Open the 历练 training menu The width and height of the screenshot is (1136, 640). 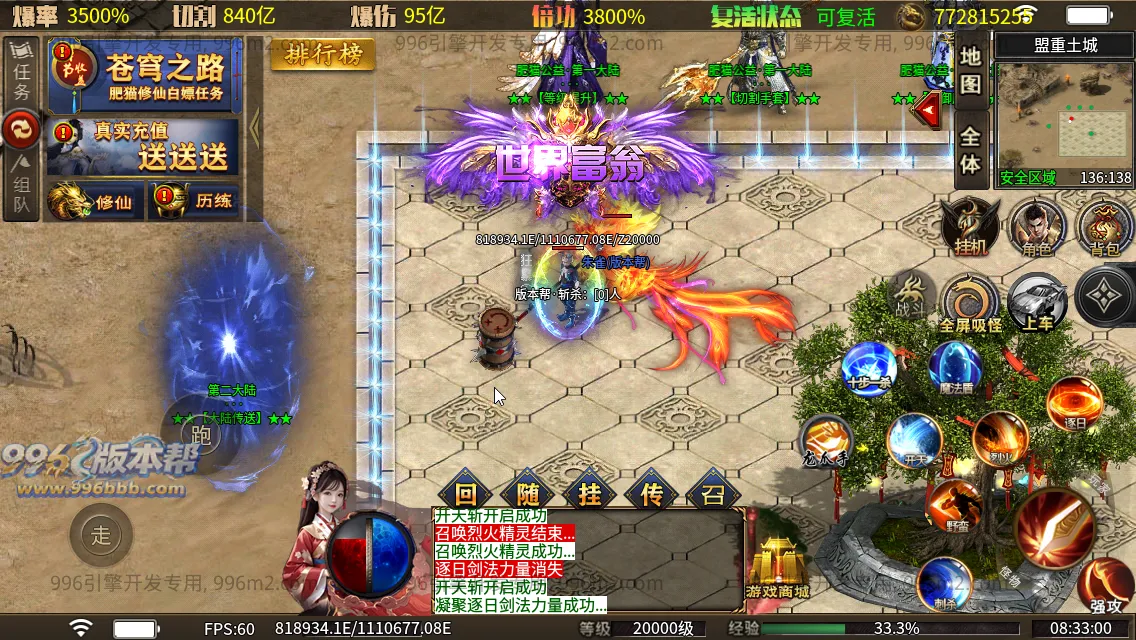(x=195, y=200)
